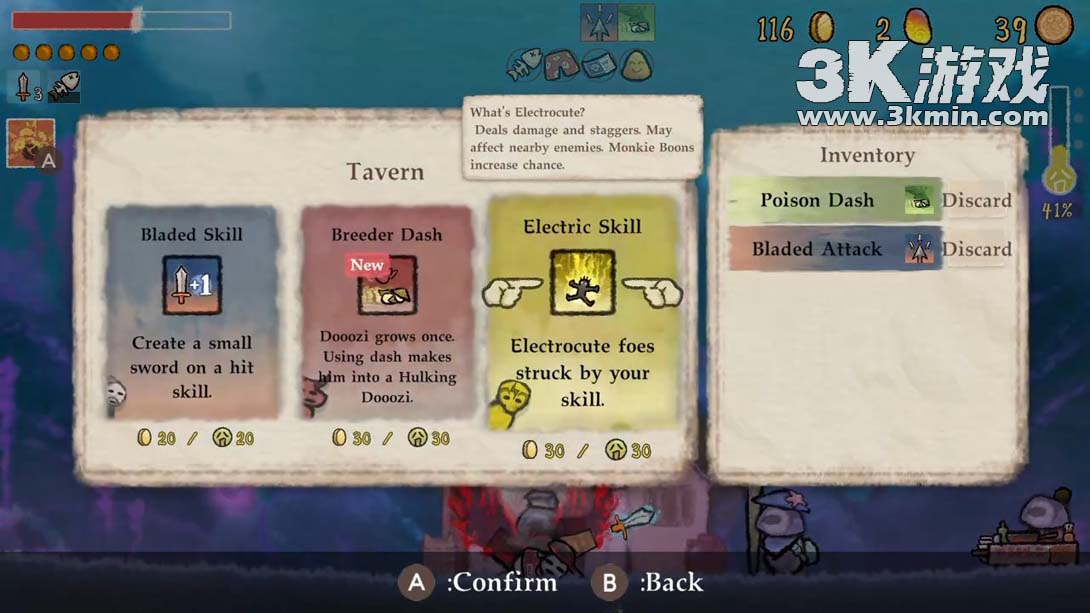Image resolution: width=1090 pixels, height=613 pixels.
Task: Select Poison Dash in the inventory
Action: [x=817, y=200]
